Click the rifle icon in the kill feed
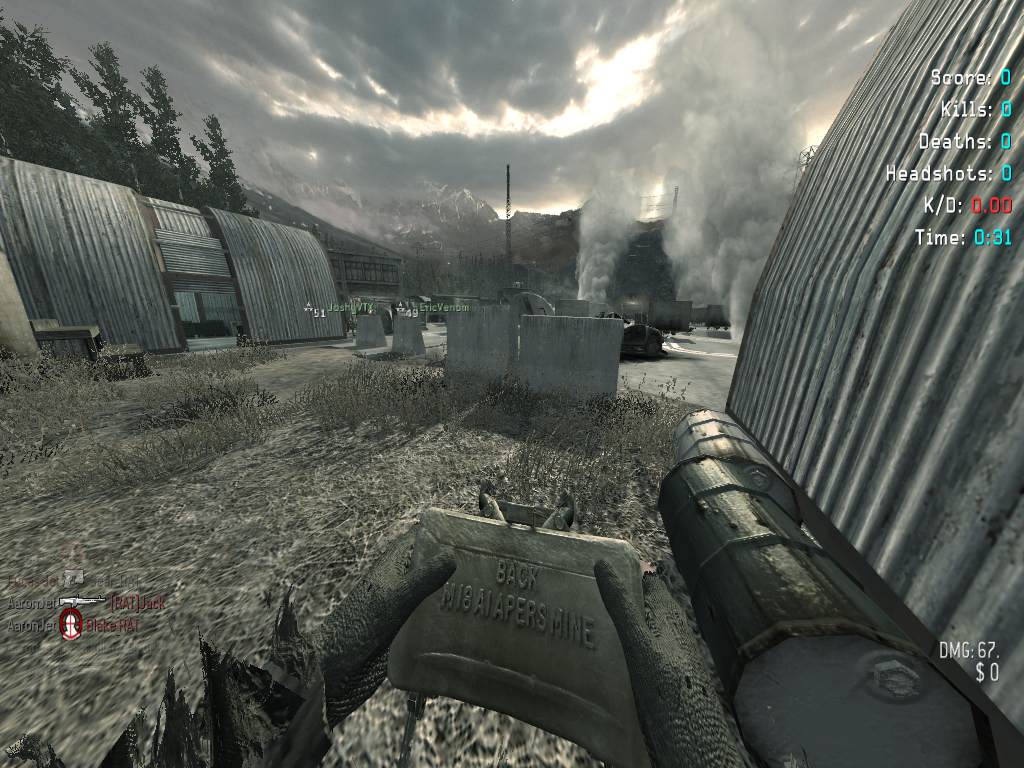 pyautogui.click(x=83, y=601)
